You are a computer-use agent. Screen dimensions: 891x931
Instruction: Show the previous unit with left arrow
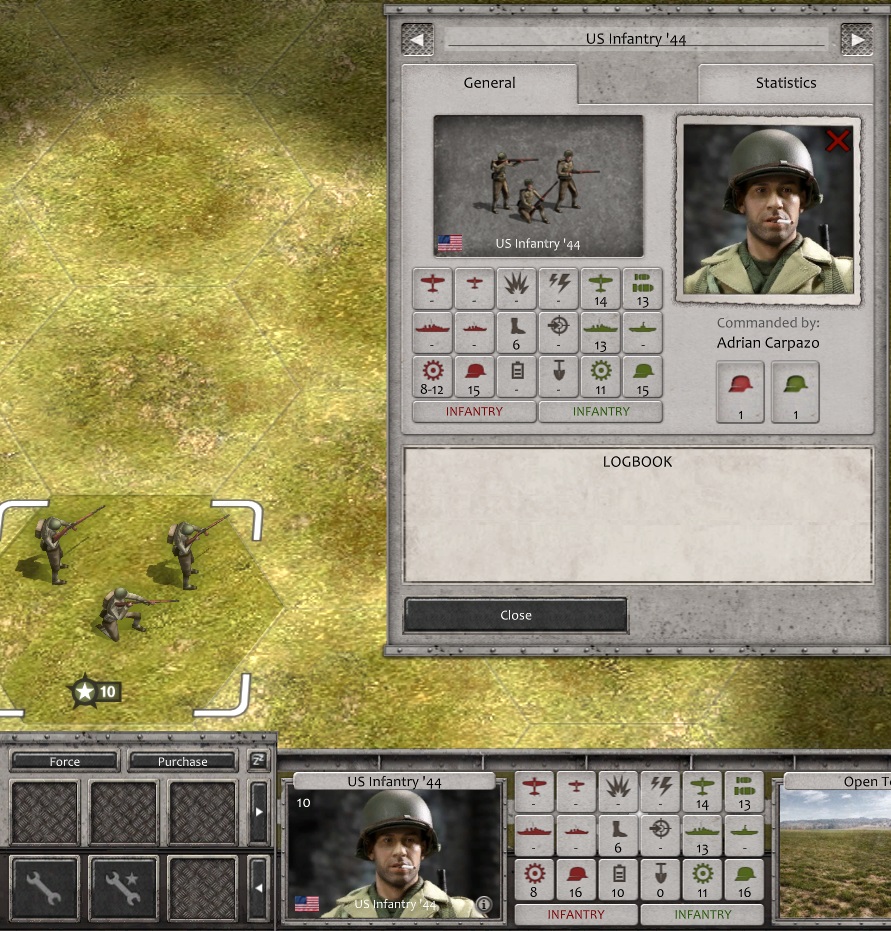pyautogui.click(x=417, y=39)
